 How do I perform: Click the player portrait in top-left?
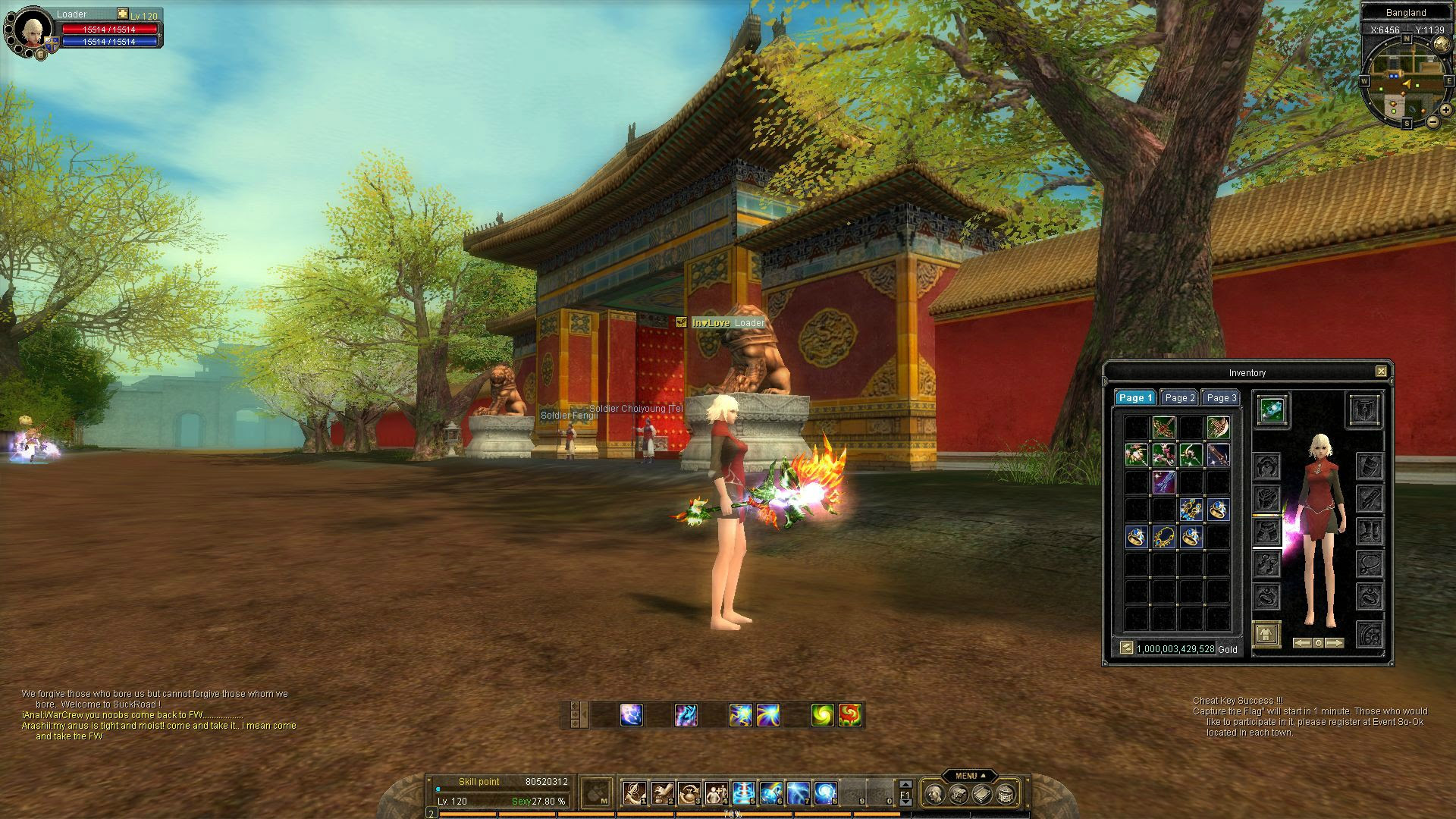click(x=32, y=30)
